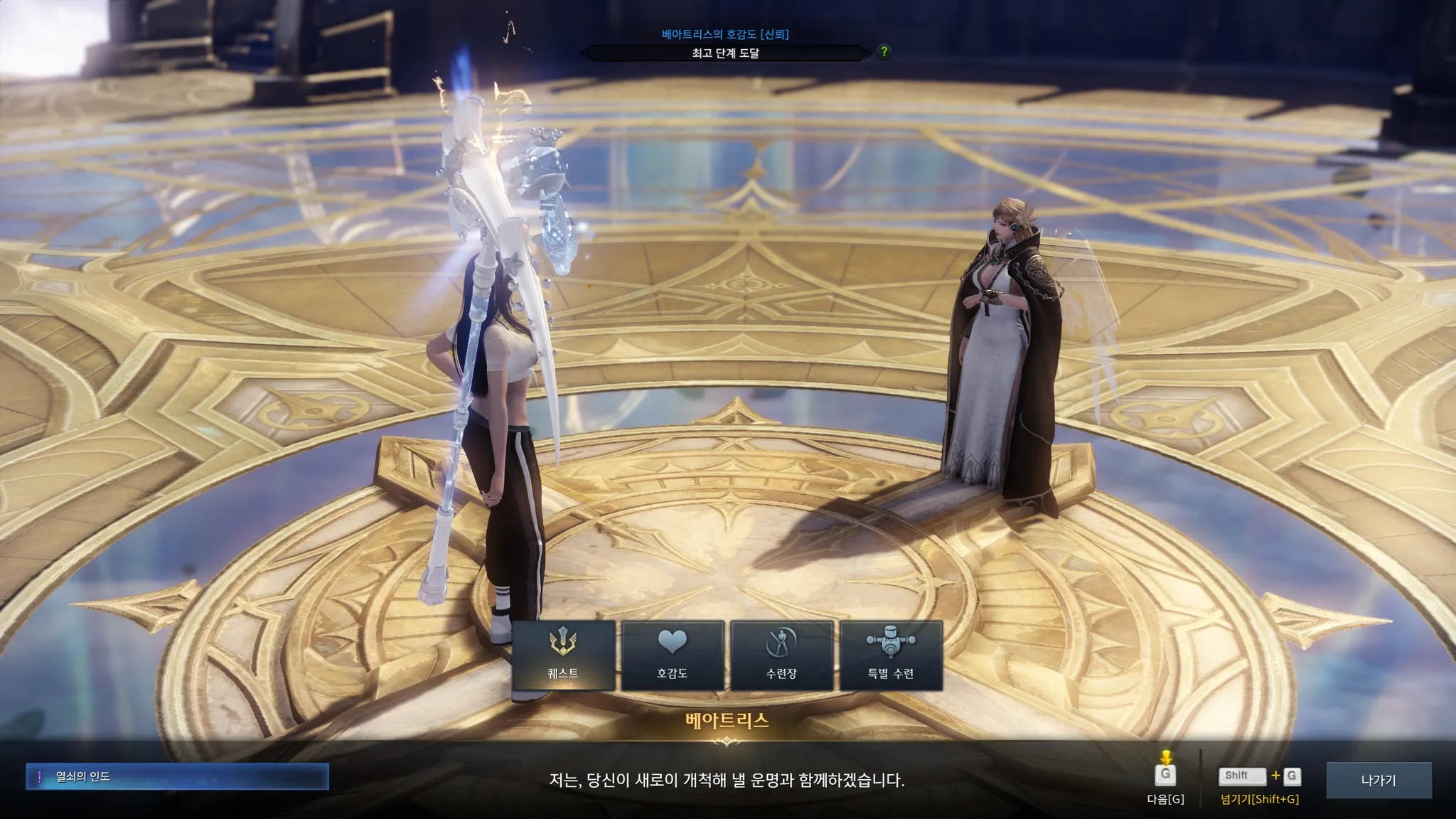
Task: Select the 호감도 heart button
Action: (x=673, y=655)
